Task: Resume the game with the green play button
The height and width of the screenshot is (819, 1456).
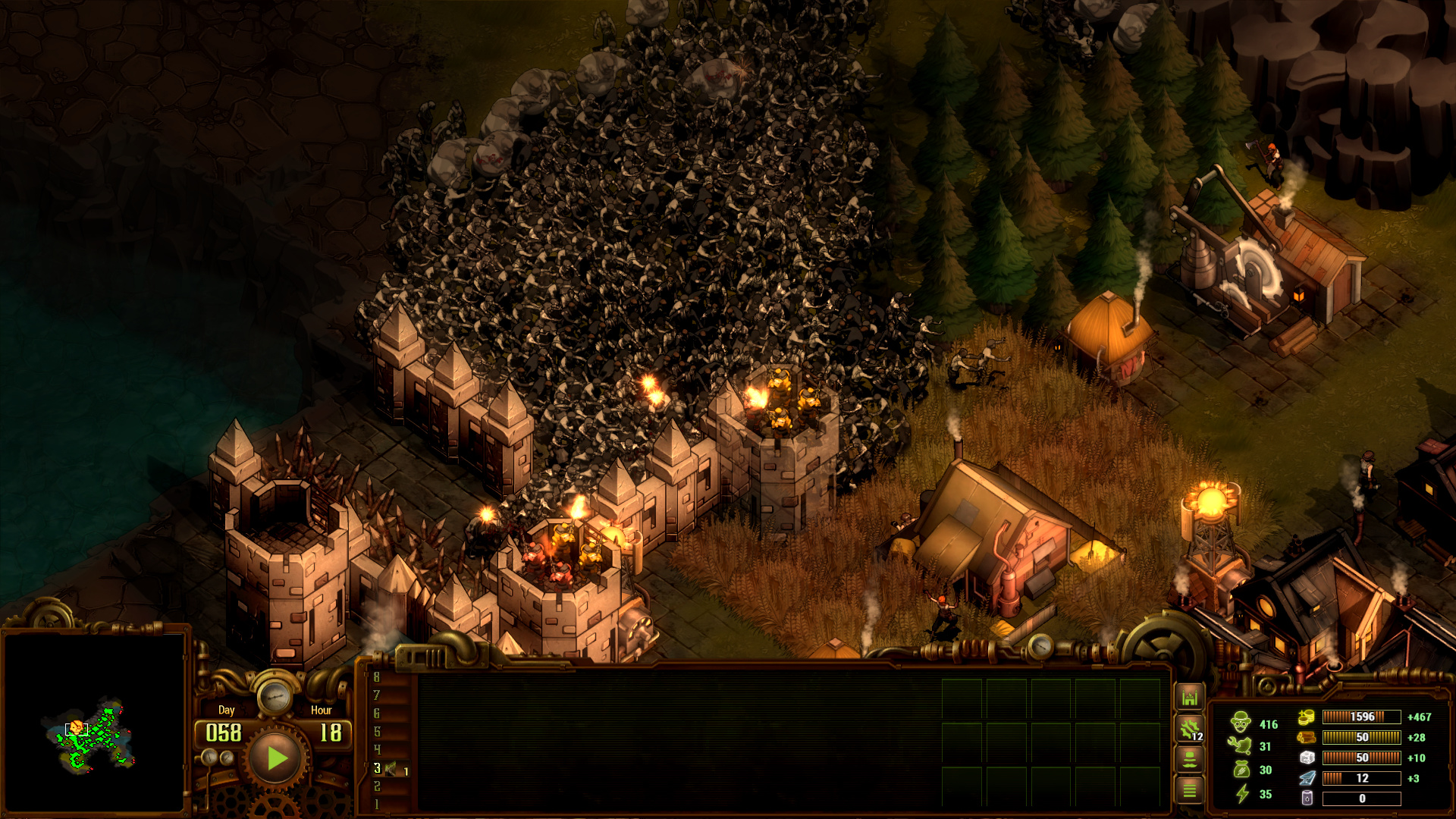Action: (x=276, y=758)
